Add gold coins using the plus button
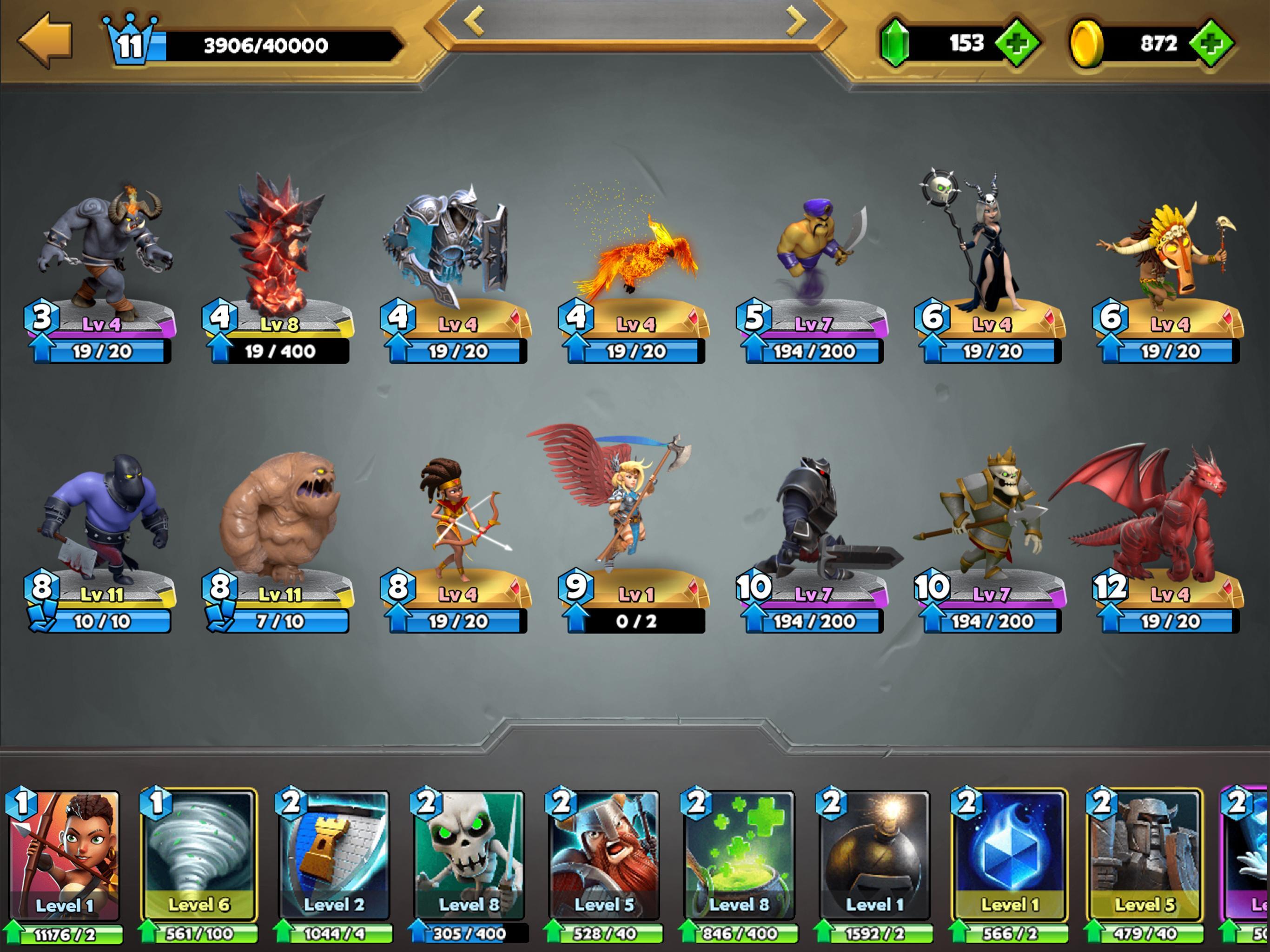Screen dimensions: 1270x952 [x=1210, y=43]
